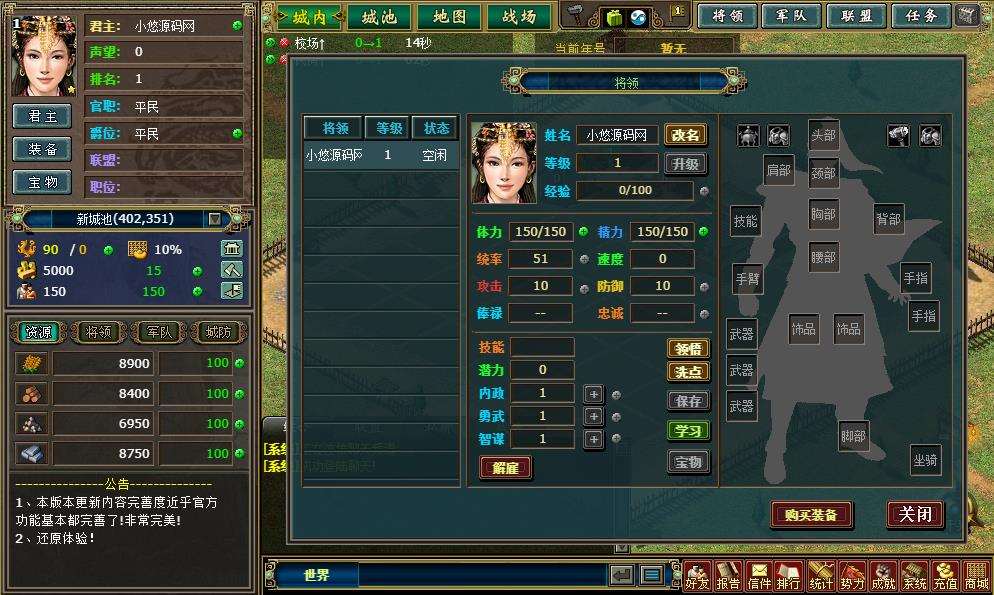Screen dimensions: 994x595
Task: Increase the 内政 stat with plus
Action: 594,394
